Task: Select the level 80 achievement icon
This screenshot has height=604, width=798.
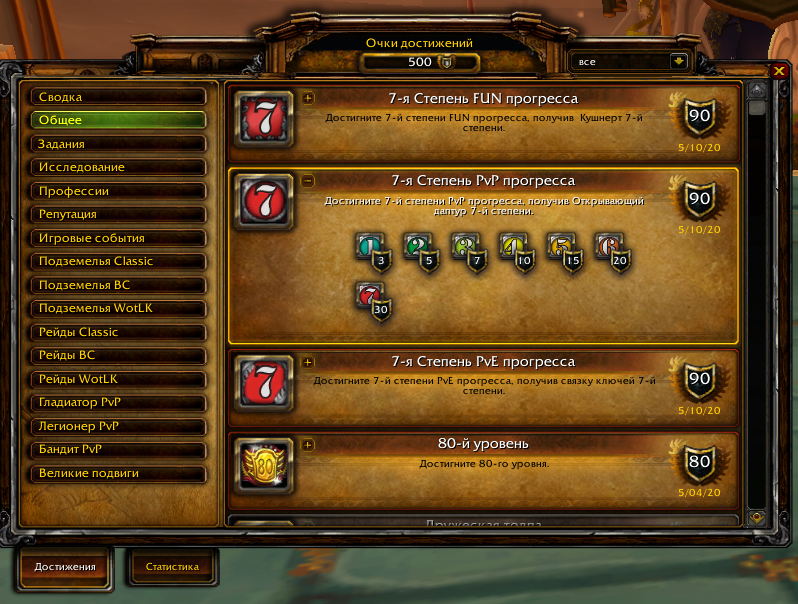Action: pos(267,464)
